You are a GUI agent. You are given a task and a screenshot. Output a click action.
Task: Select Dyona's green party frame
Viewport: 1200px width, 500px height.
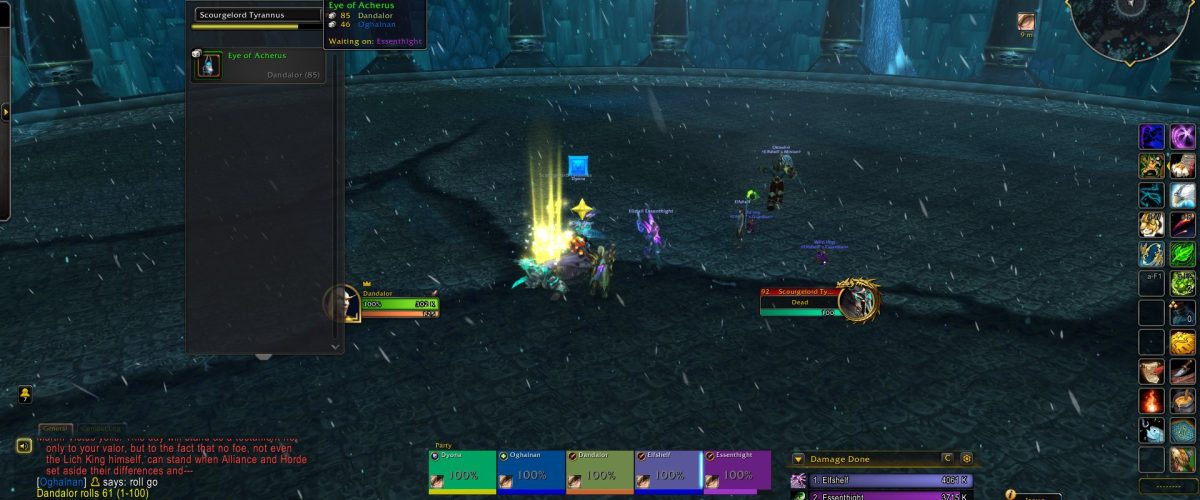click(462, 472)
